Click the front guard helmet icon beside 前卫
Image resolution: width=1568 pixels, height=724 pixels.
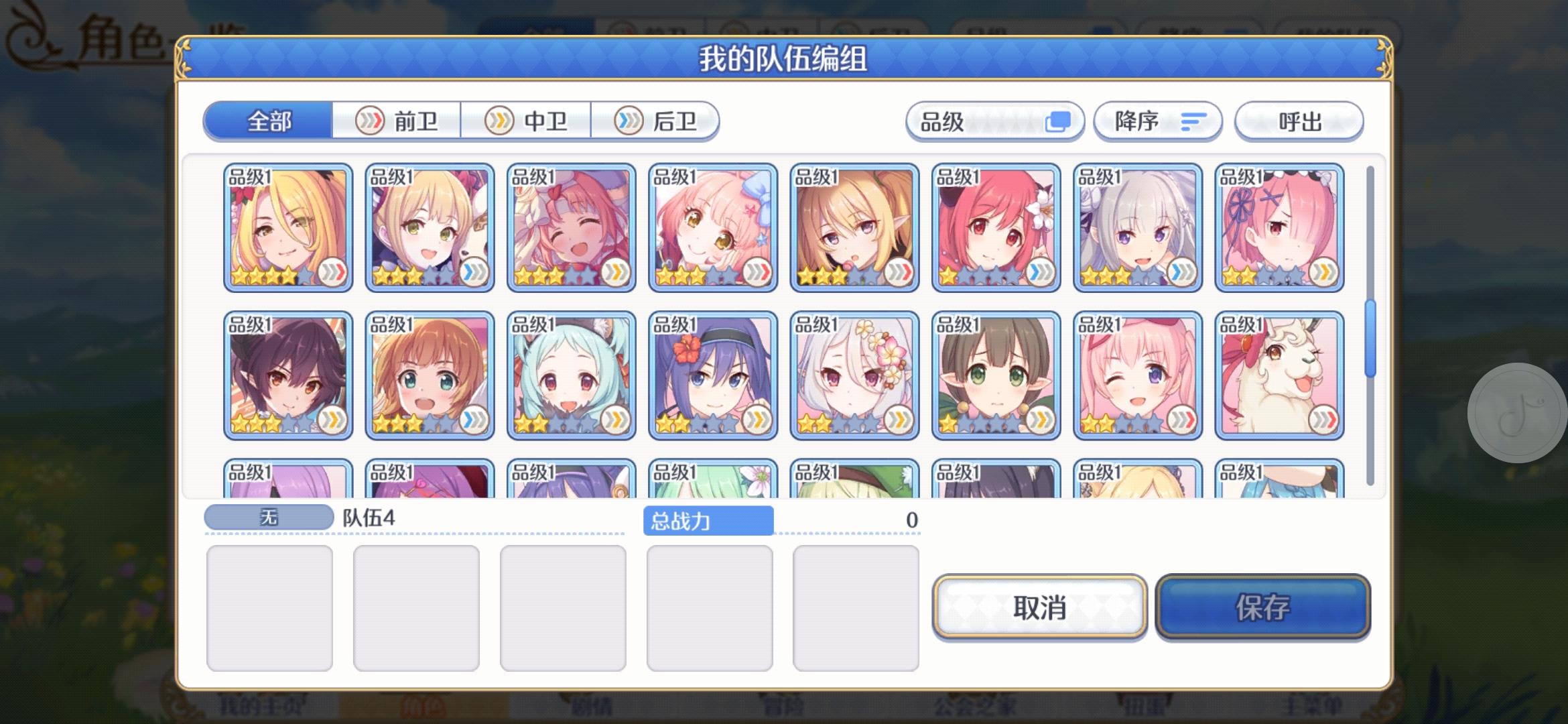coord(369,121)
